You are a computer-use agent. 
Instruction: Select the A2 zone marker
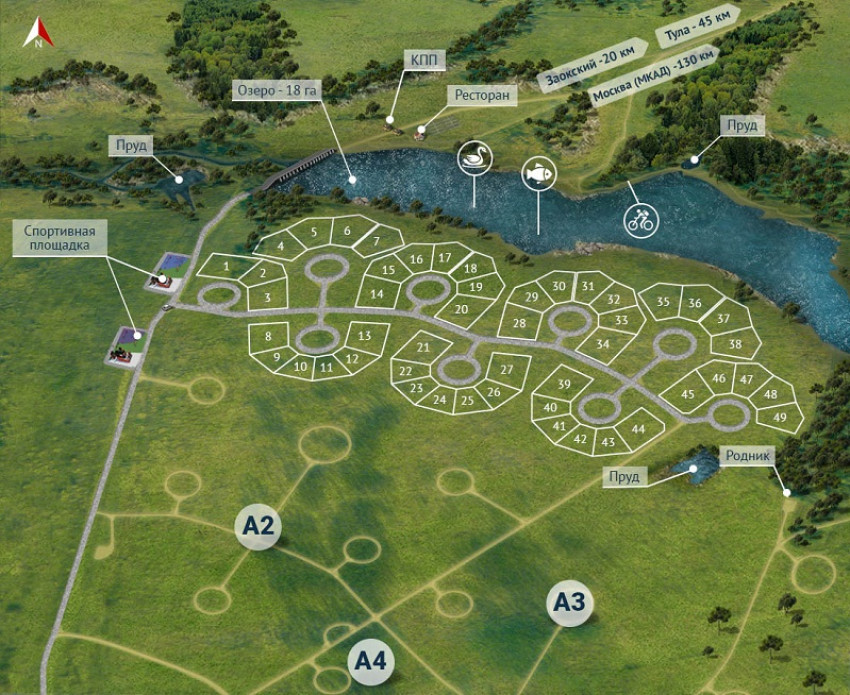tap(257, 526)
